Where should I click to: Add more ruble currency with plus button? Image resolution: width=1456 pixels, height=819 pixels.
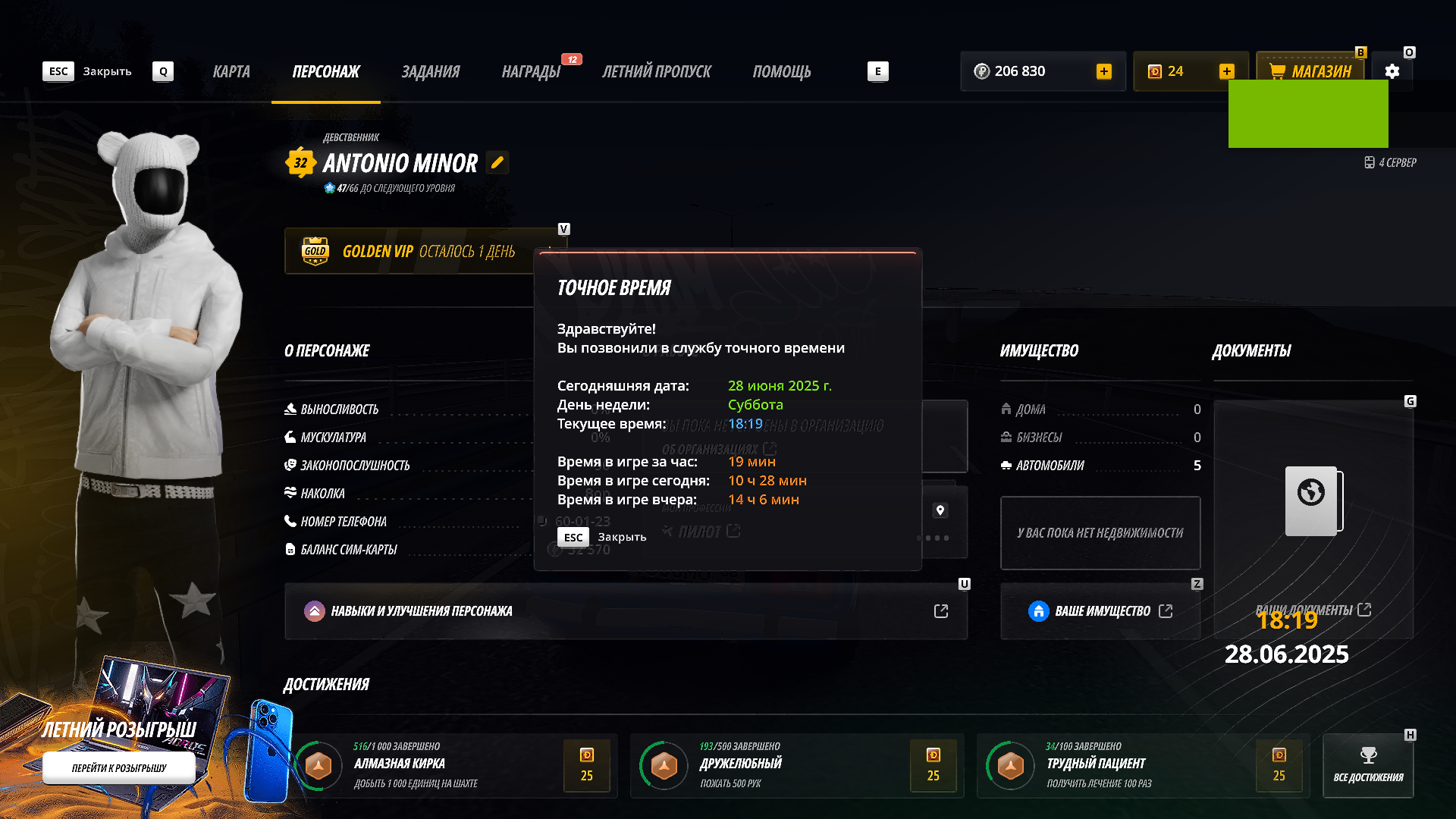1103,71
